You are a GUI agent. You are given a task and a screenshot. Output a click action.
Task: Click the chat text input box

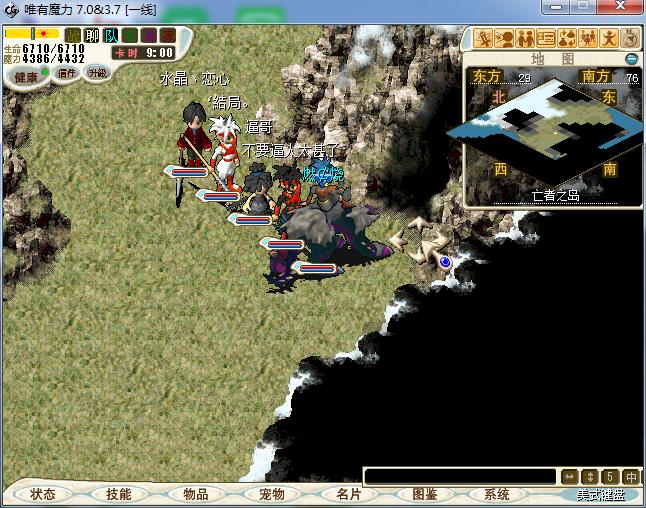coord(459,476)
